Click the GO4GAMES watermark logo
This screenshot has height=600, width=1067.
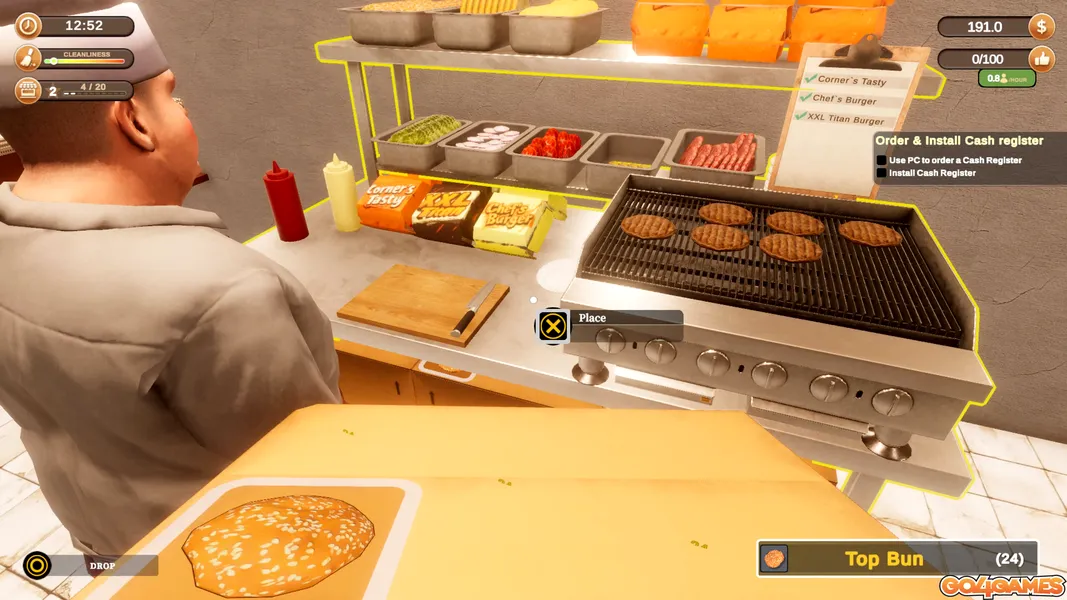click(x=1001, y=586)
